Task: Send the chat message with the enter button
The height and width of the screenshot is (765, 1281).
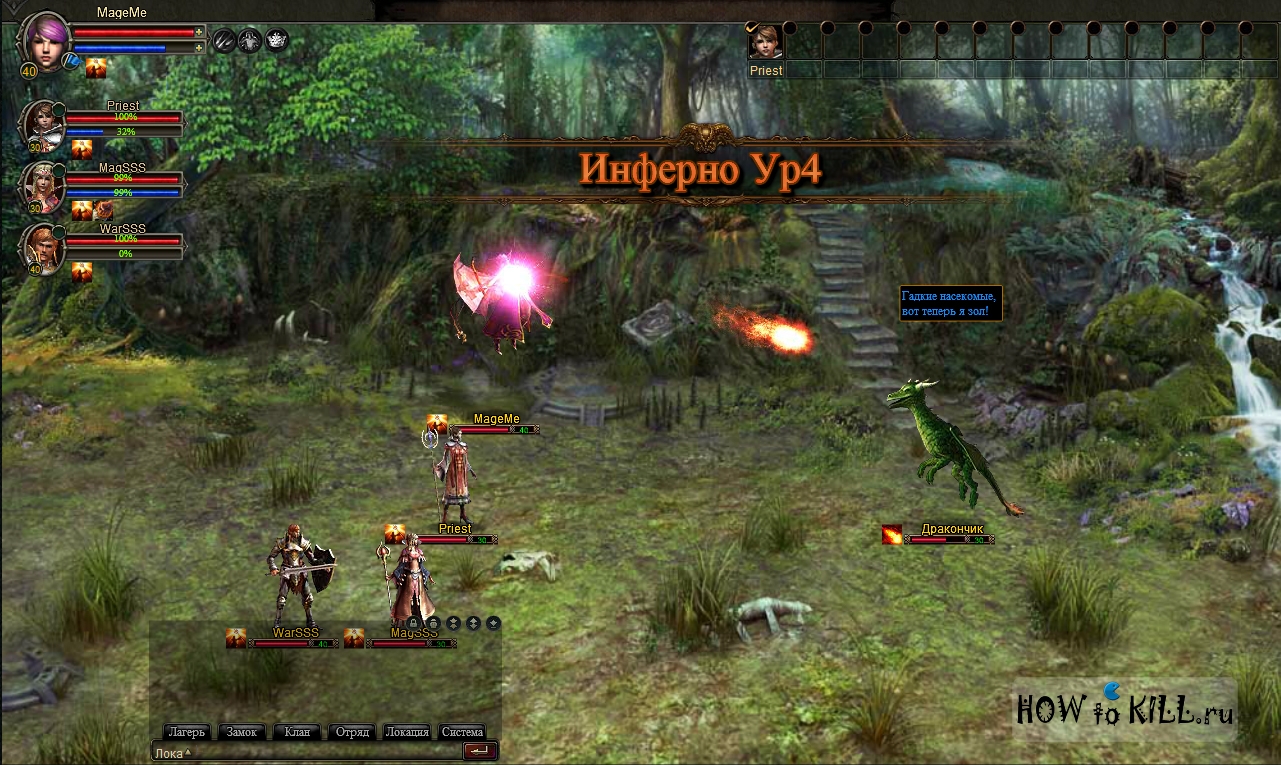Action: [x=480, y=751]
